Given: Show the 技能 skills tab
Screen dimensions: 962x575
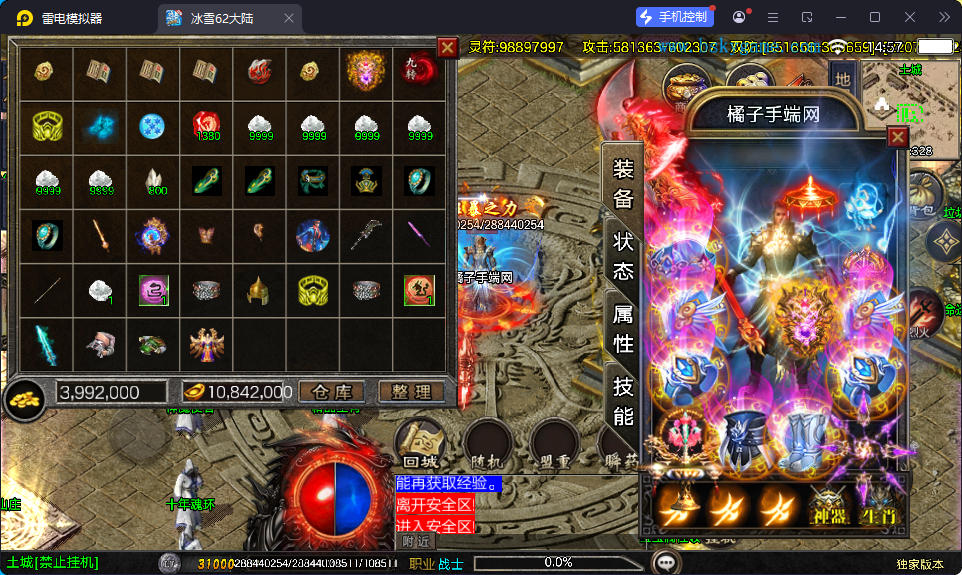Looking at the screenshot, I should pyautogui.click(x=623, y=401).
